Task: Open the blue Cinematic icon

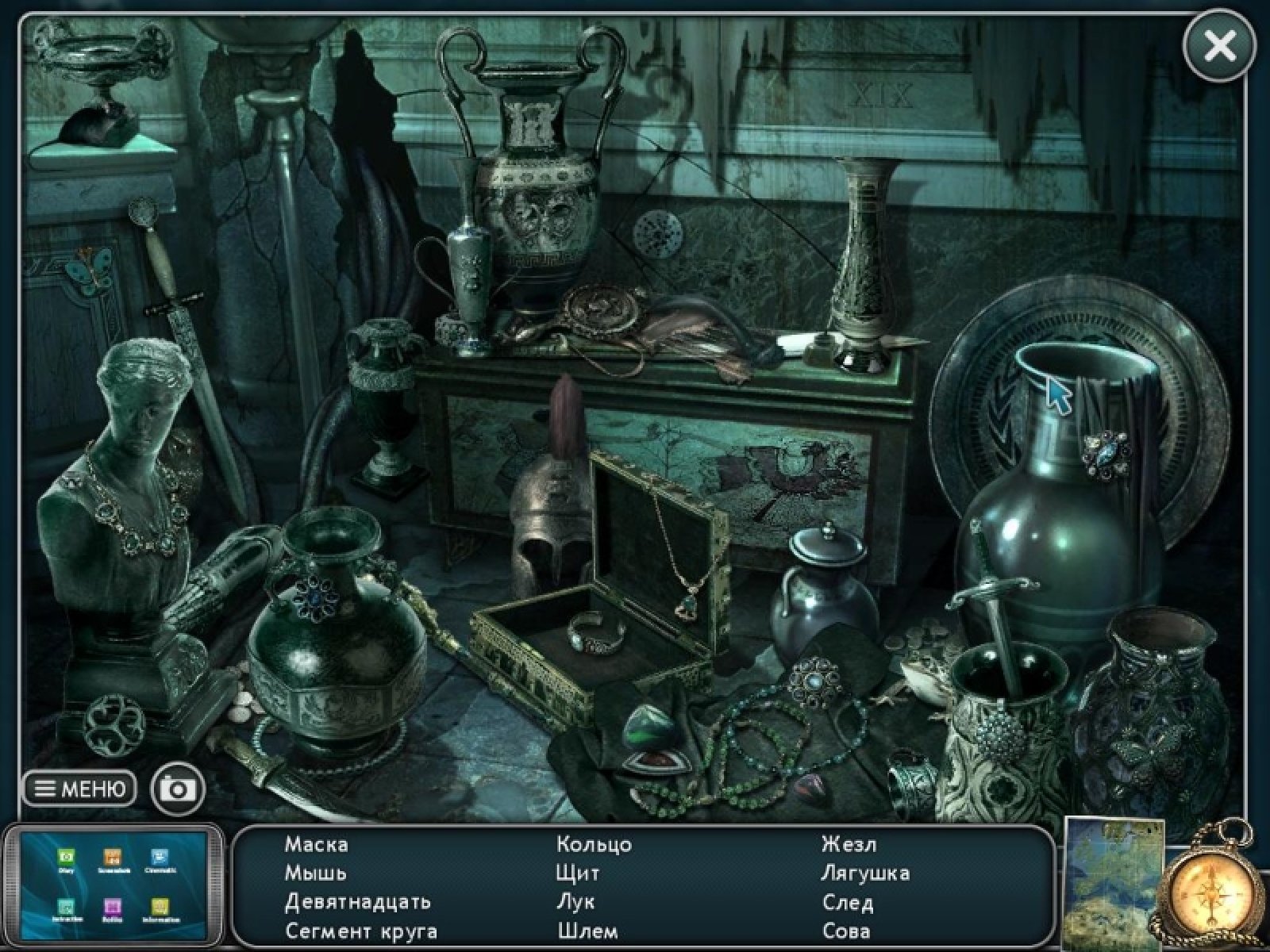Action: coord(159,858)
